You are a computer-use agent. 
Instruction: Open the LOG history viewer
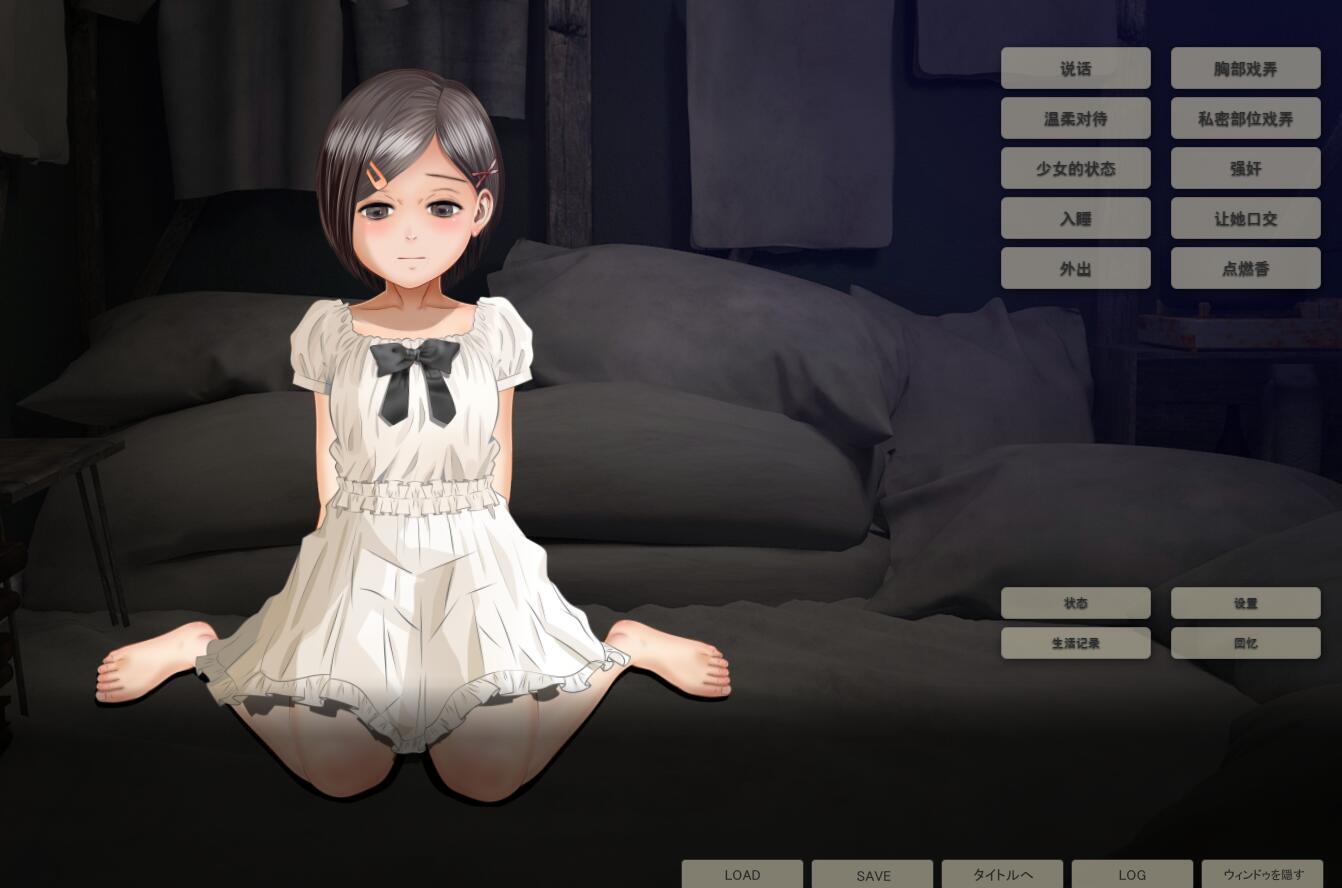click(x=1132, y=875)
